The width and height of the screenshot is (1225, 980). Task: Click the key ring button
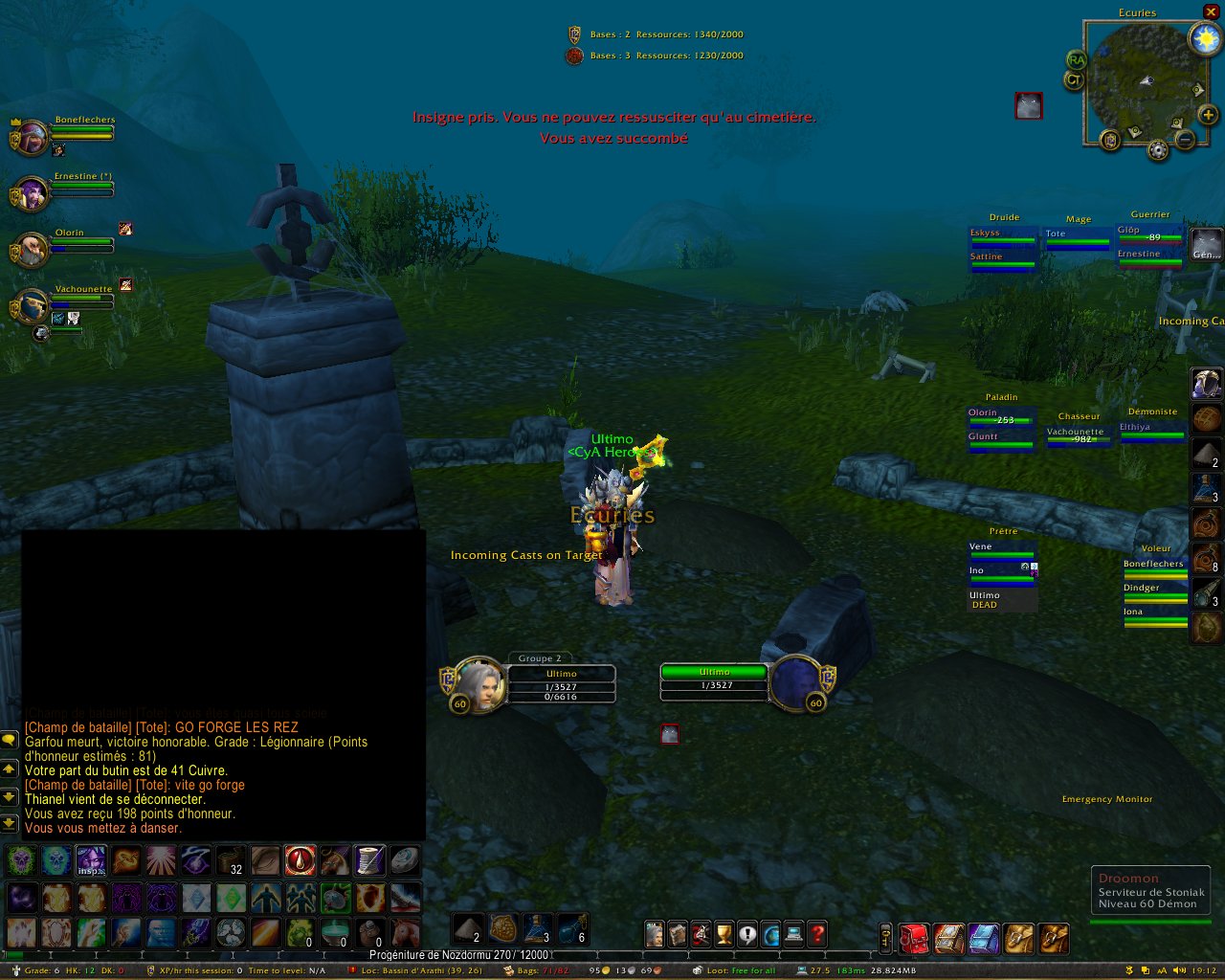coord(885,939)
